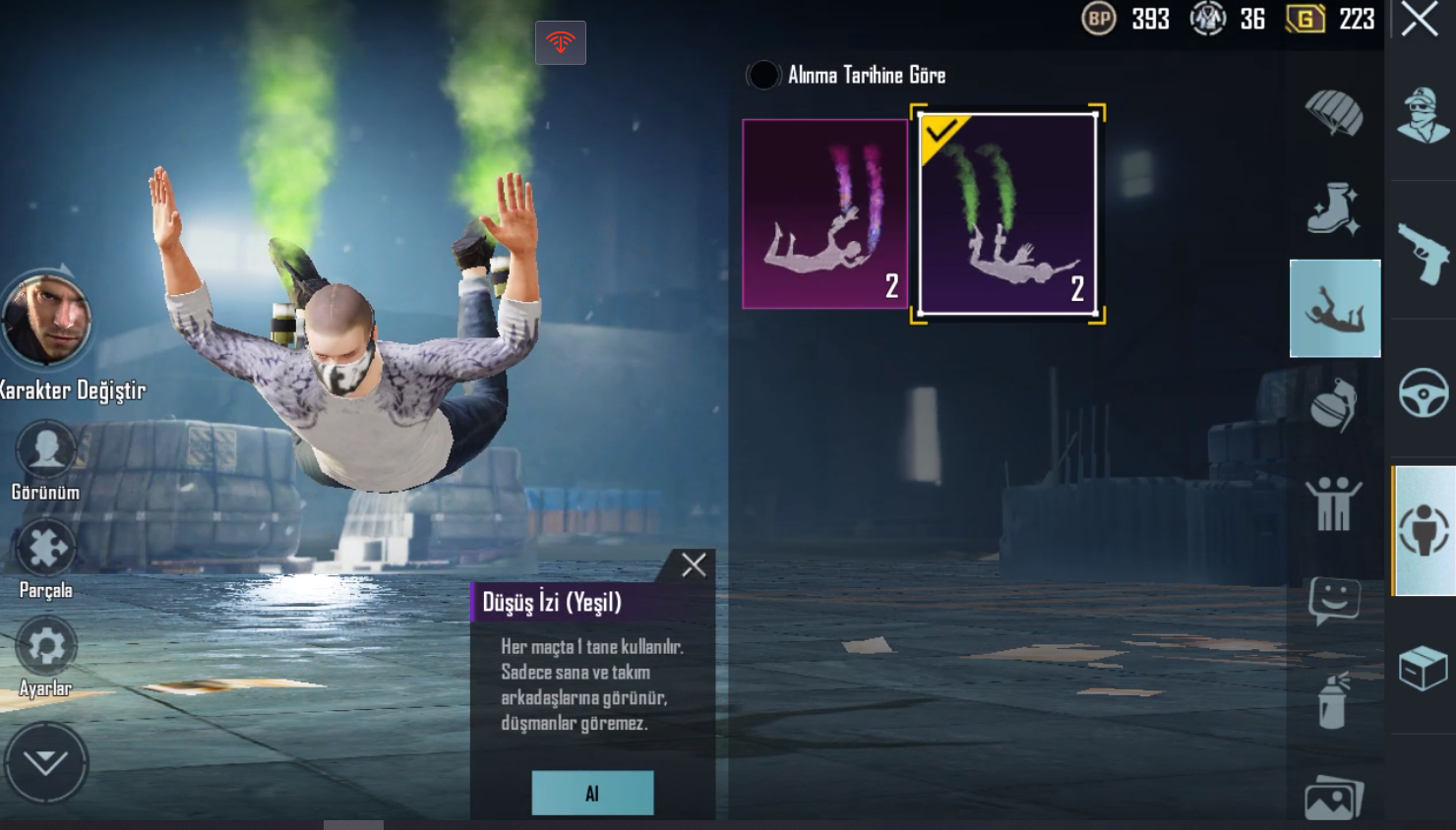Open the Görünüm appearance menu

[45, 451]
